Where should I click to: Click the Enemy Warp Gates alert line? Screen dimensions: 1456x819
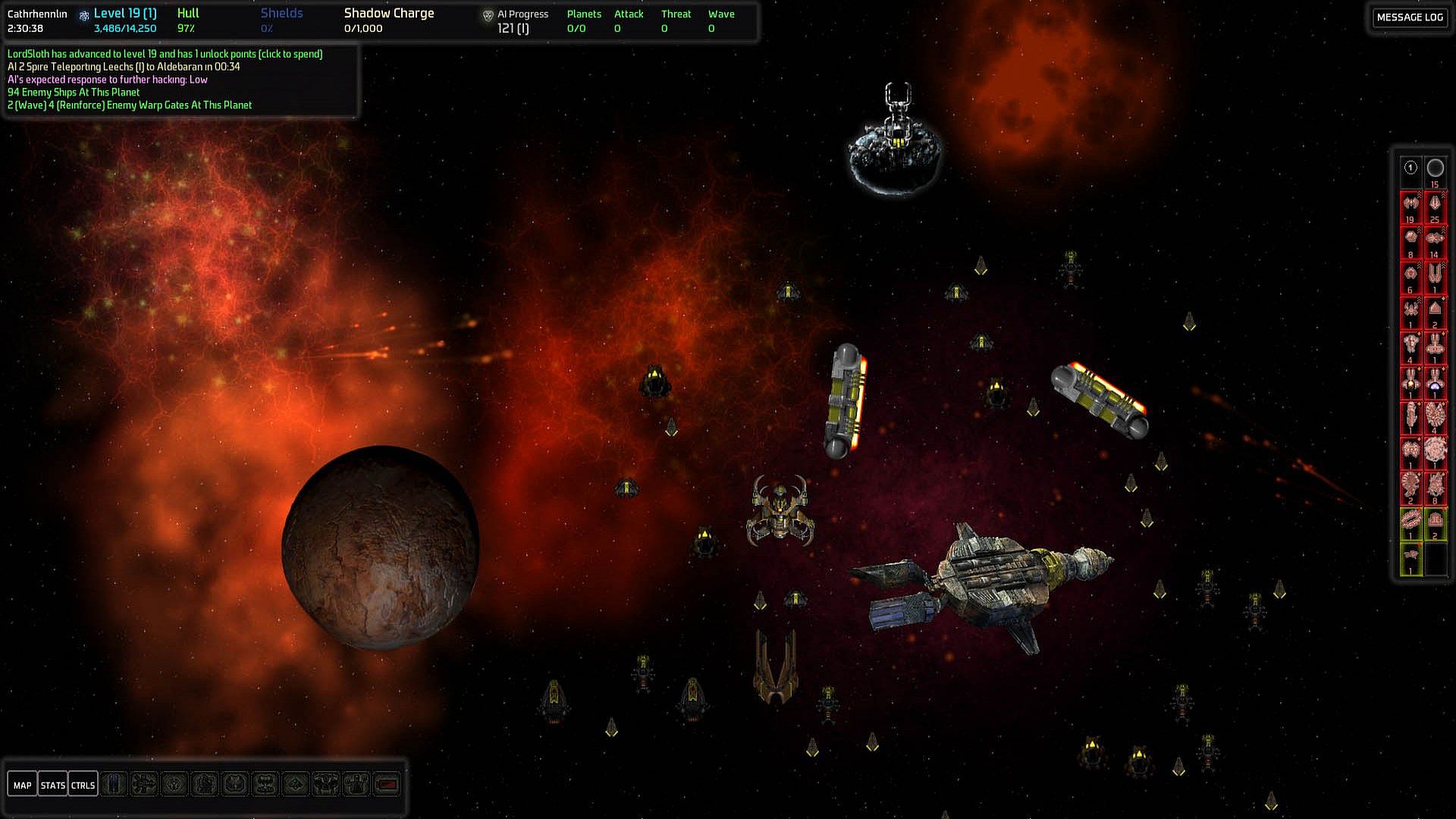[130, 105]
